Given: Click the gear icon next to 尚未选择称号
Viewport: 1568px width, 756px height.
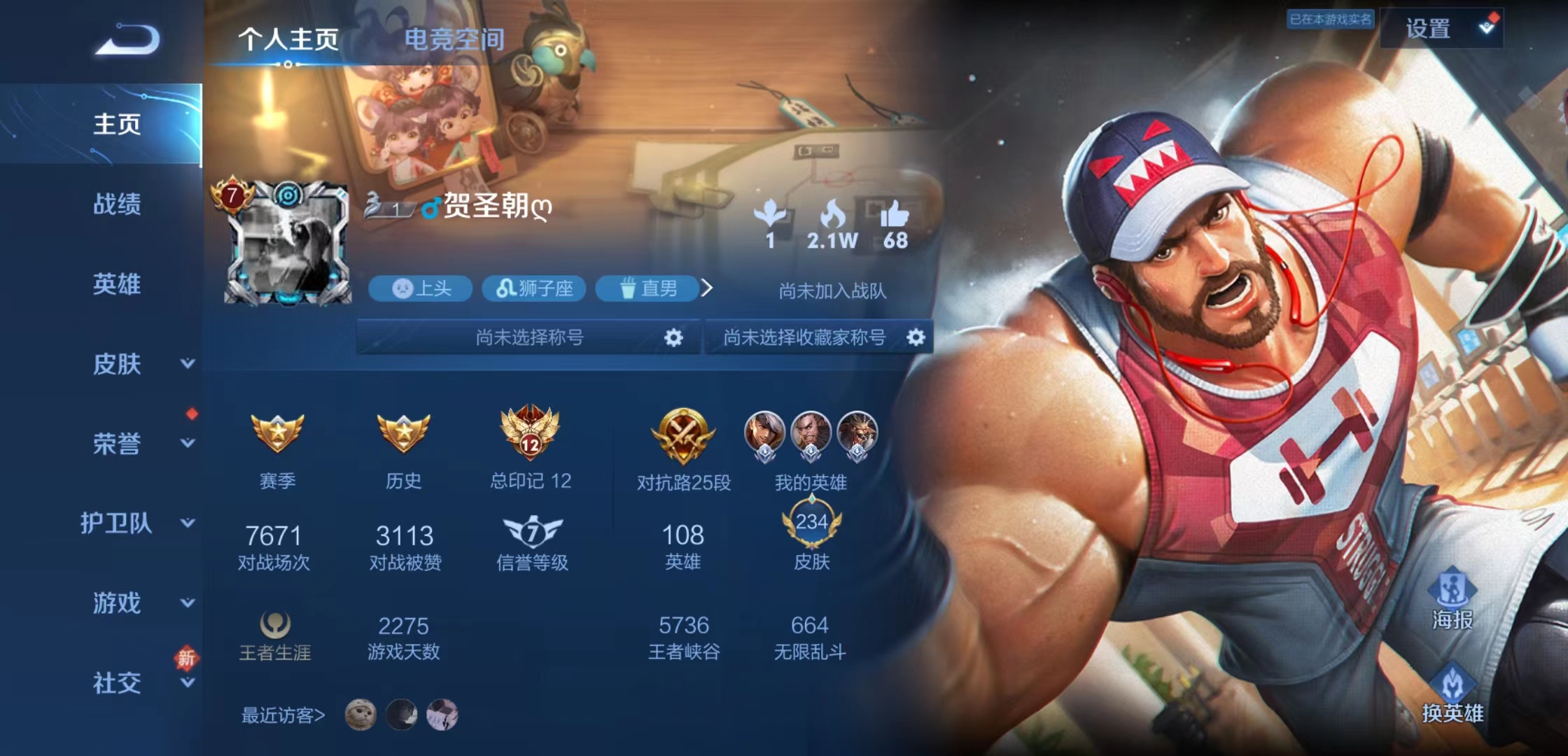Looking at the screenshot, I should (x=673, y=337).
